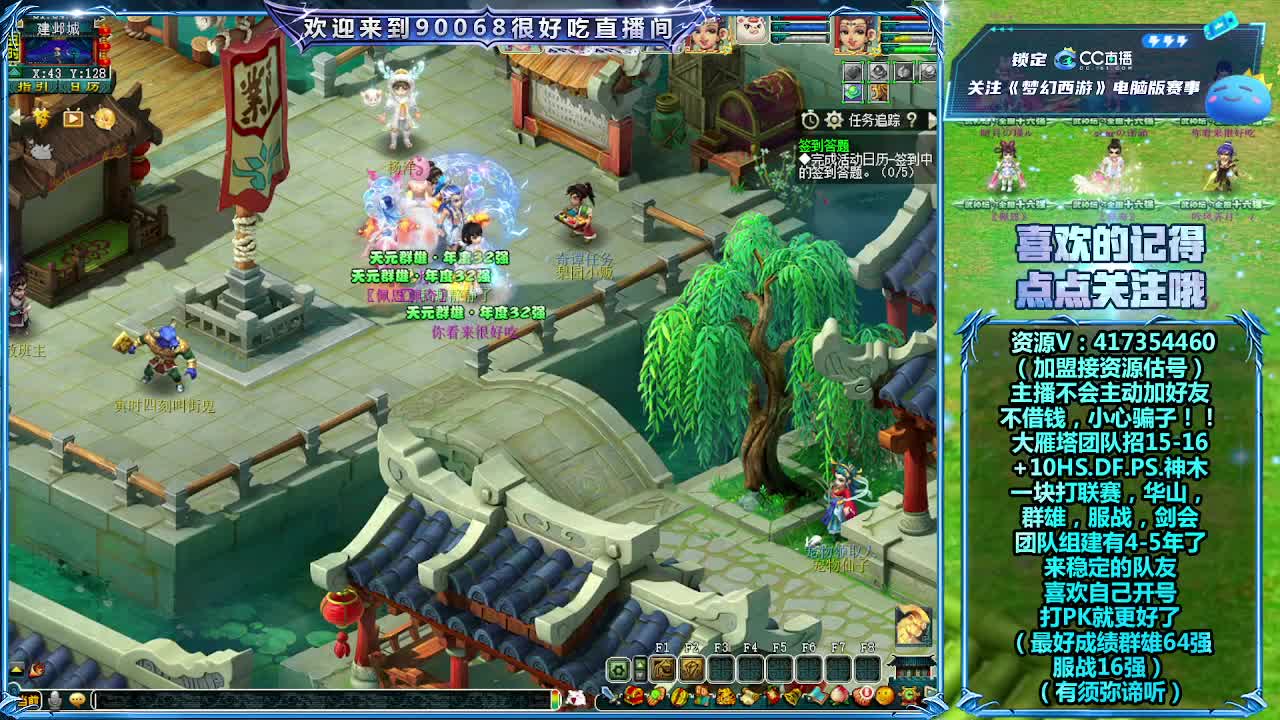Image resolution: width=1280 pixels, height=720 pixels.
Task: Click the alarm clock icon on task tracker
Action: coord(810,120)
